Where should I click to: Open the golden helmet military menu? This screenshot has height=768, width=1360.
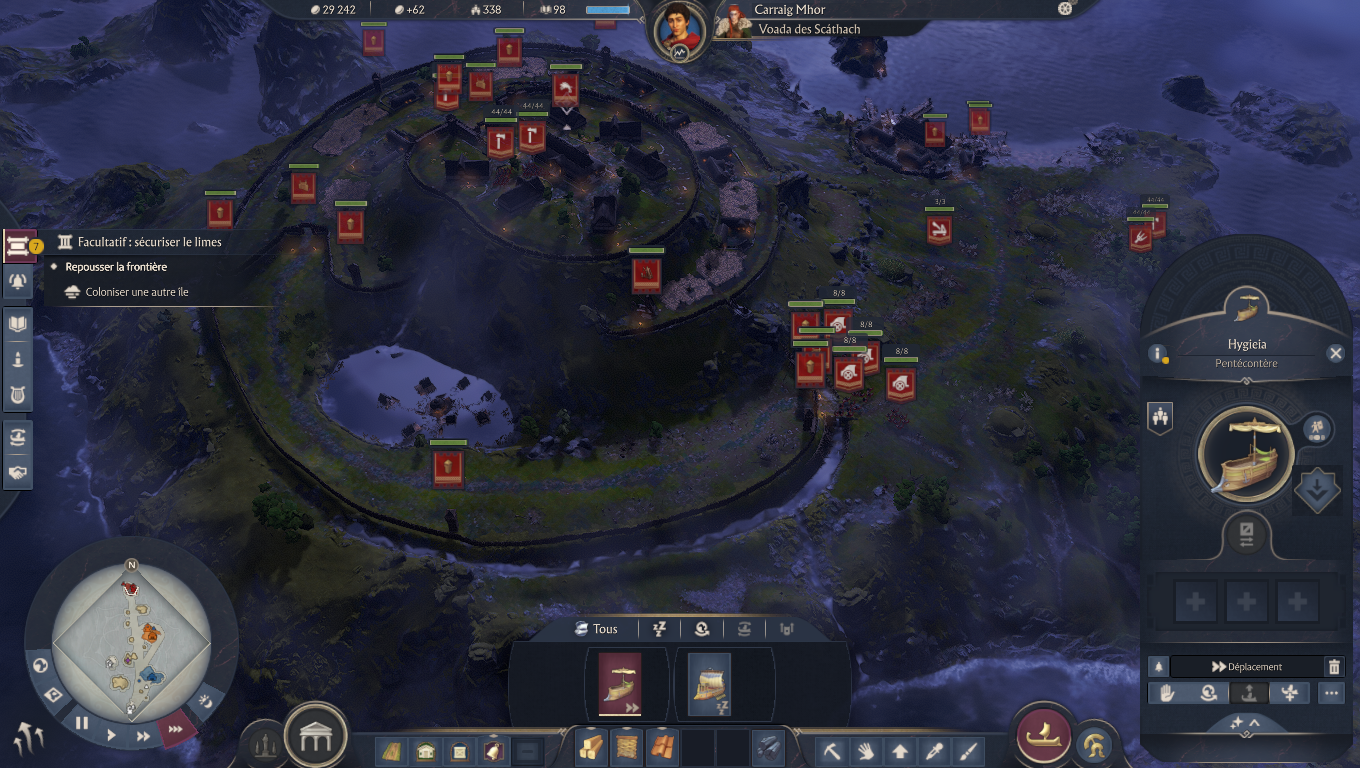point(1097,744)
